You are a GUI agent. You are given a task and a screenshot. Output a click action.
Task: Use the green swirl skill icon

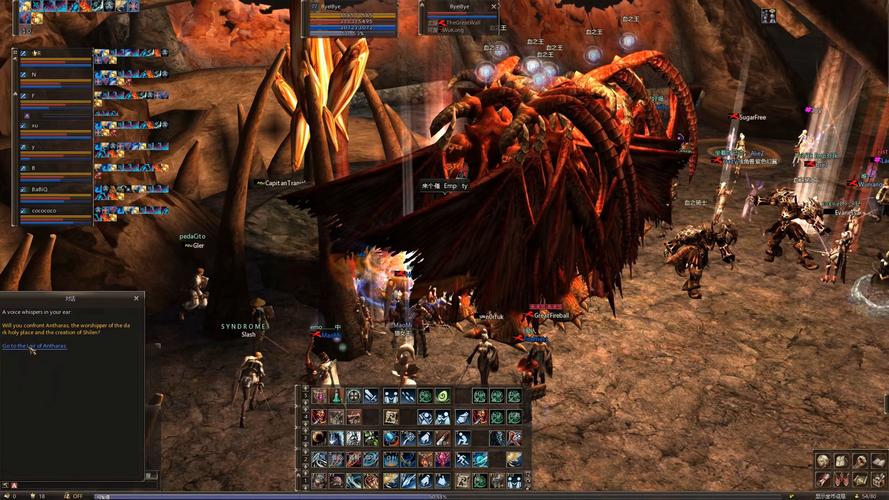(x=442, y=396)
